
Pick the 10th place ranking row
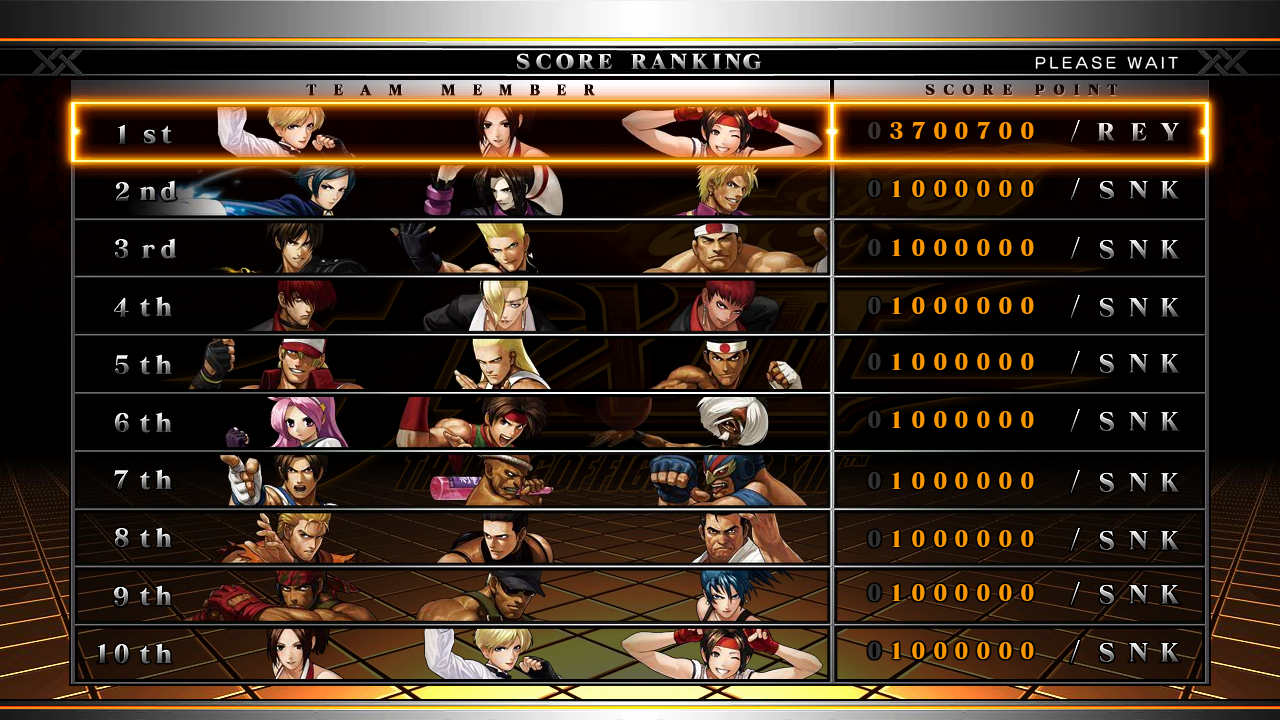point(640,653)
